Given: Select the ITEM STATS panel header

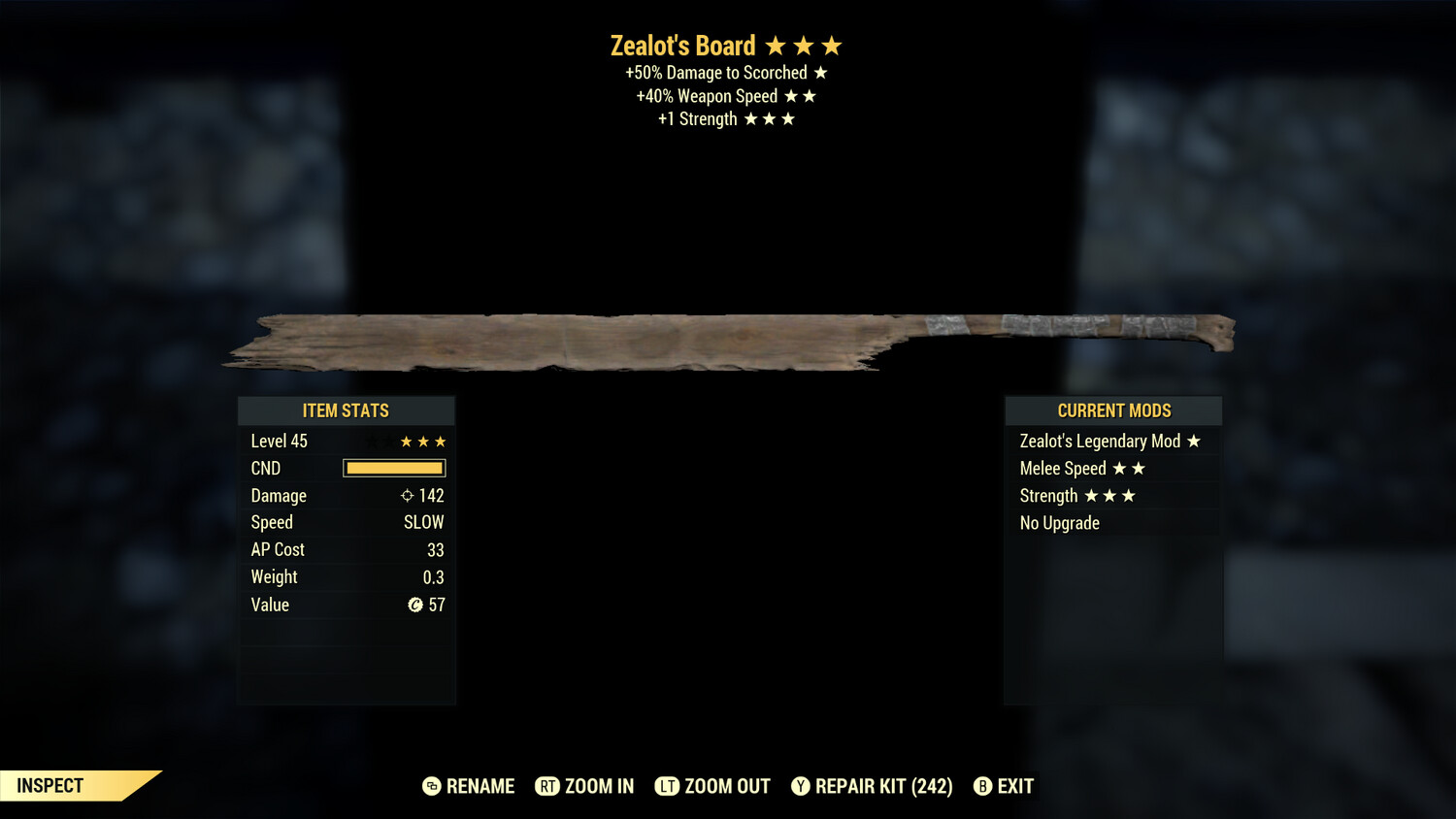Looking at the screenshot, I should coord(347,410).
